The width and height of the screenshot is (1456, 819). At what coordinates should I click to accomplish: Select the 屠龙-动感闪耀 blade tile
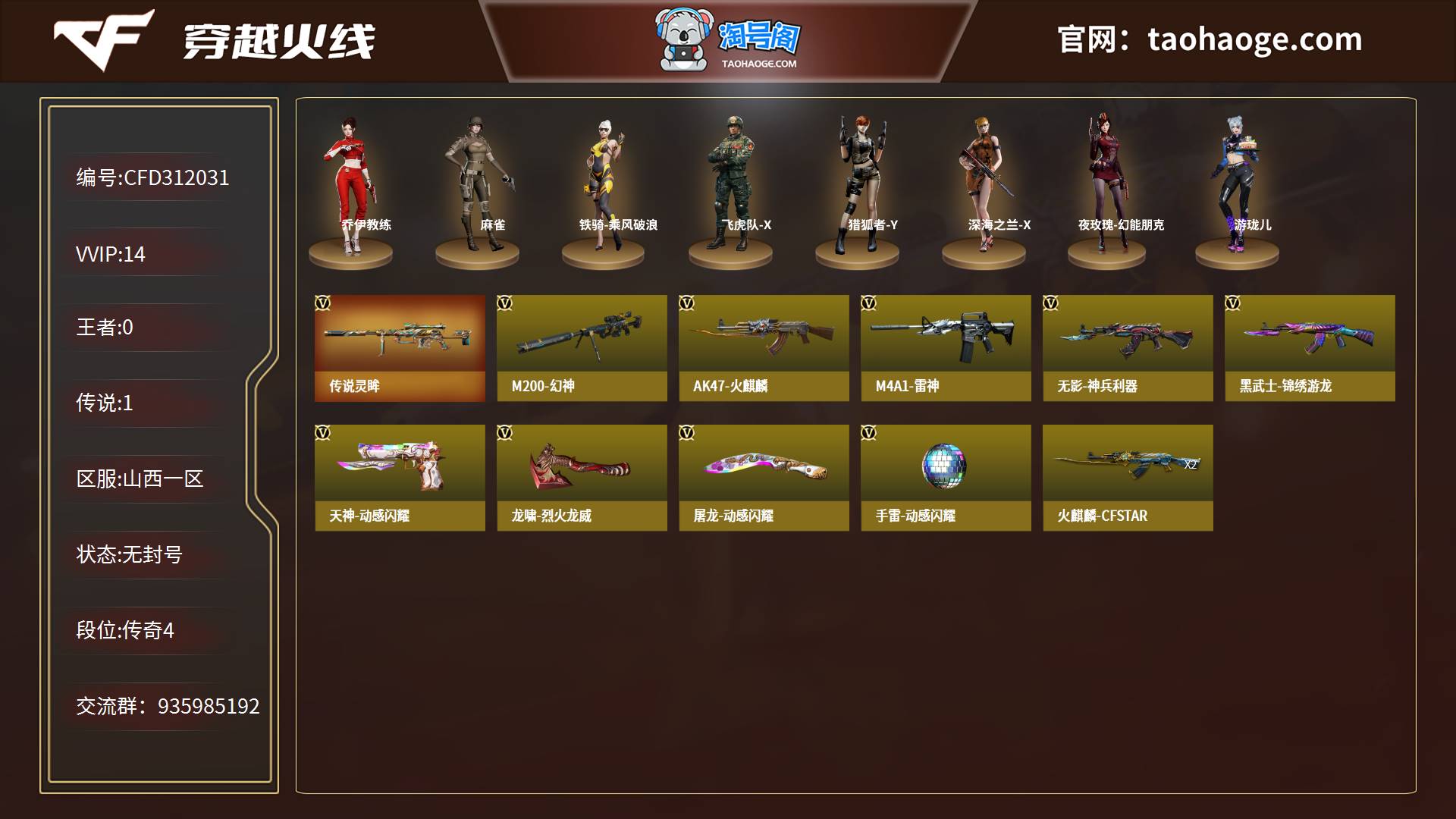pyautogui.click(x=764, y=478)
